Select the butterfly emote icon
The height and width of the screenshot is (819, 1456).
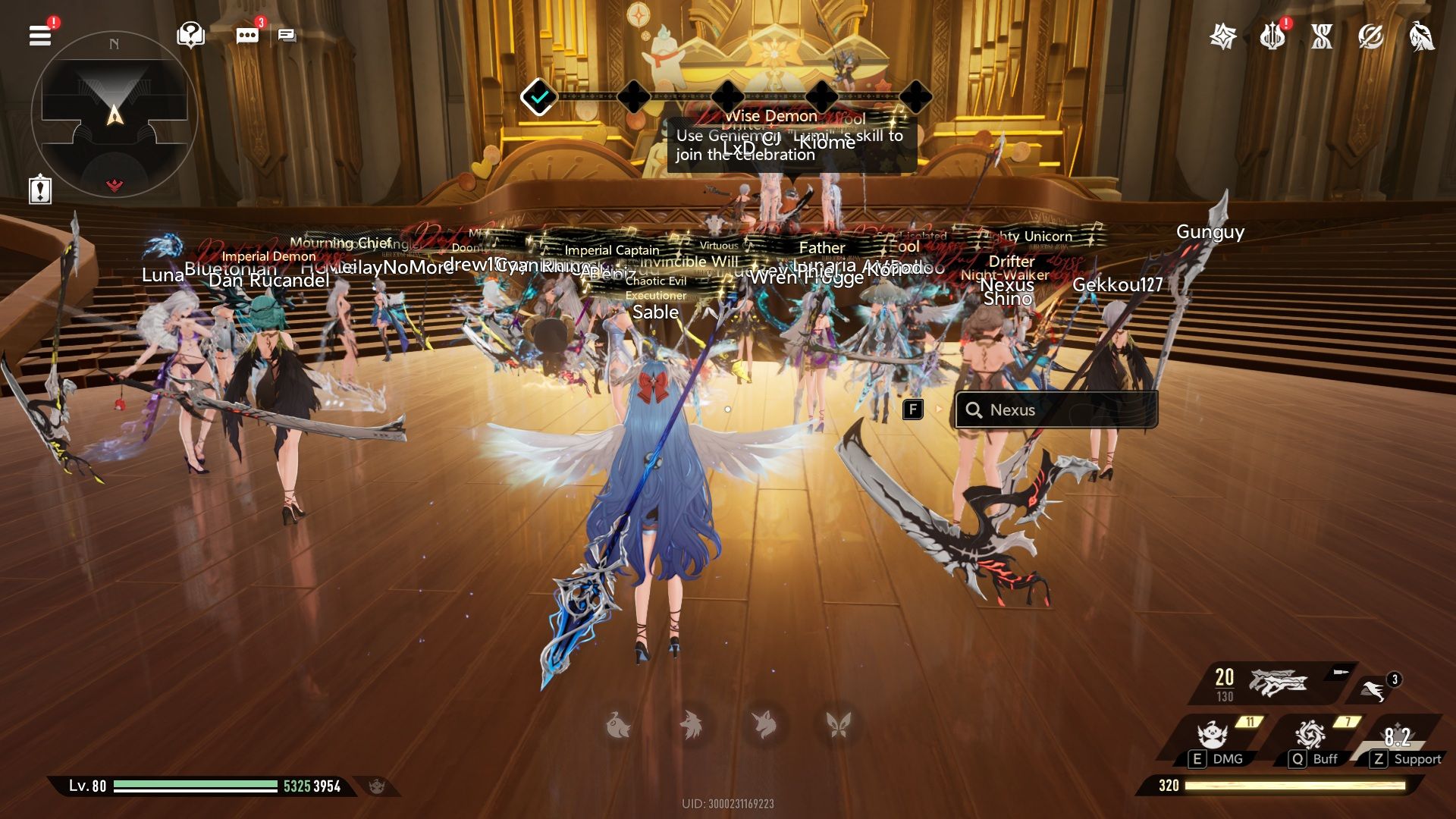click(838, 726)
